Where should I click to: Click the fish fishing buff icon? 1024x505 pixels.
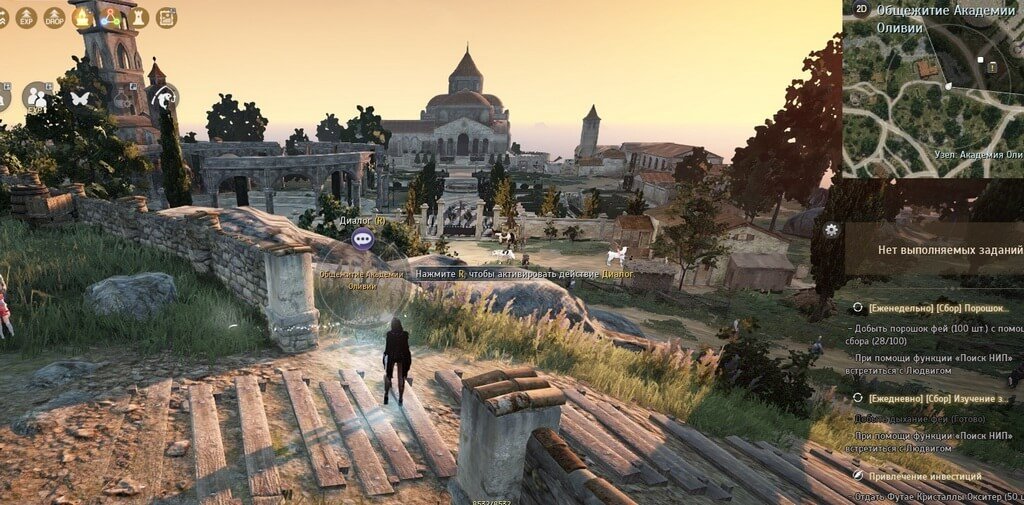[x=163, y=97]
